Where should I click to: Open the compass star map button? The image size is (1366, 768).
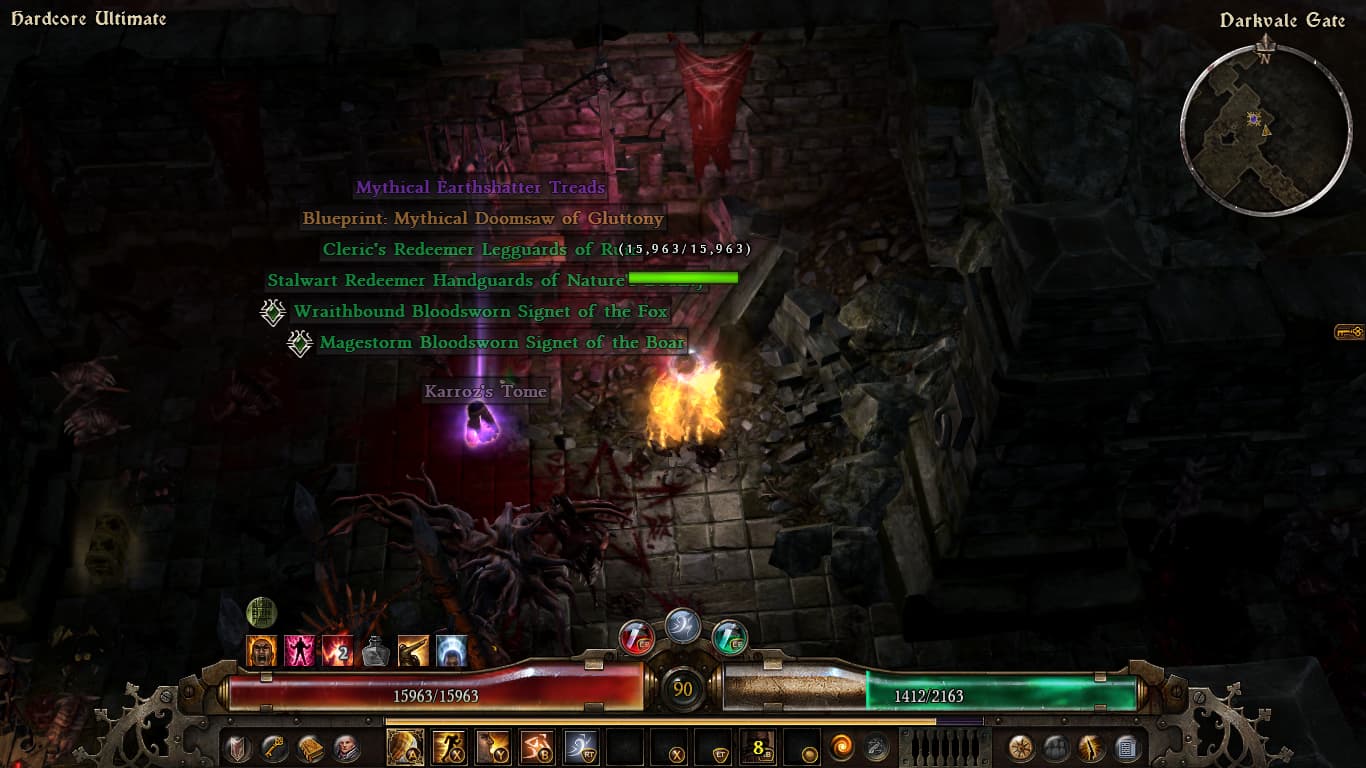tap(1021, 747)
